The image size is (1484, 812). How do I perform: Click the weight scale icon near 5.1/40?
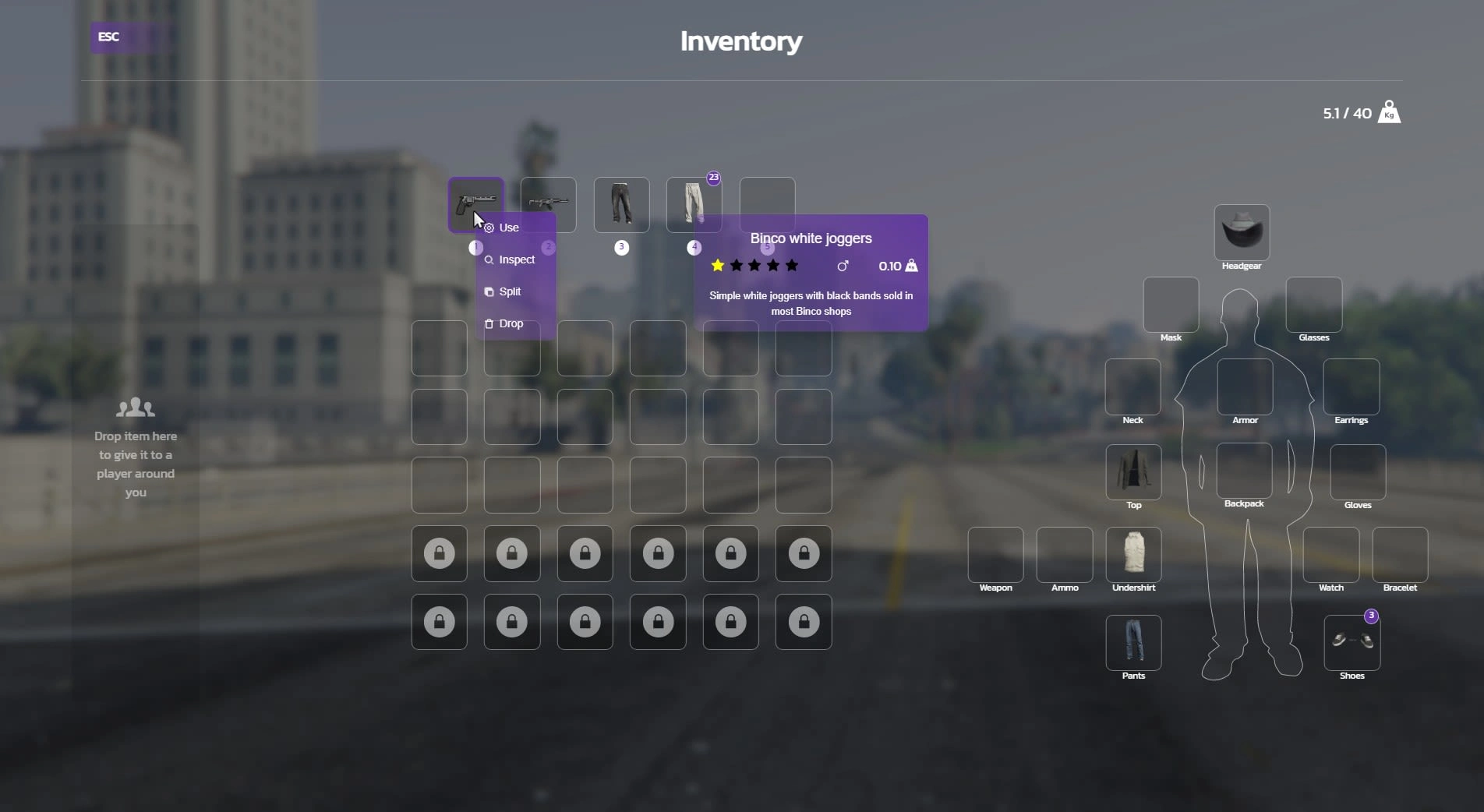[1389, 112]
